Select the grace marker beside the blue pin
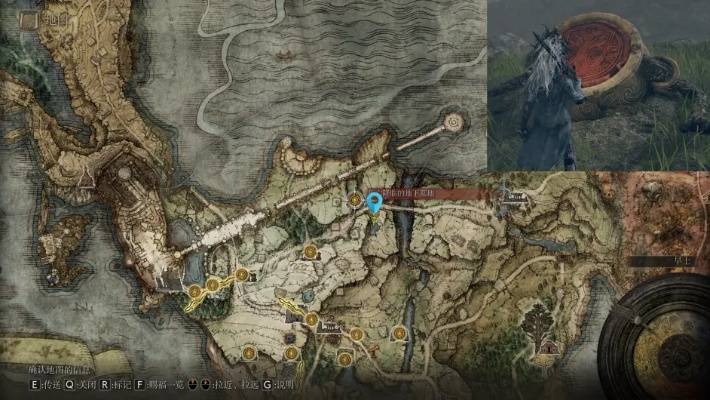 click(355, 202)
